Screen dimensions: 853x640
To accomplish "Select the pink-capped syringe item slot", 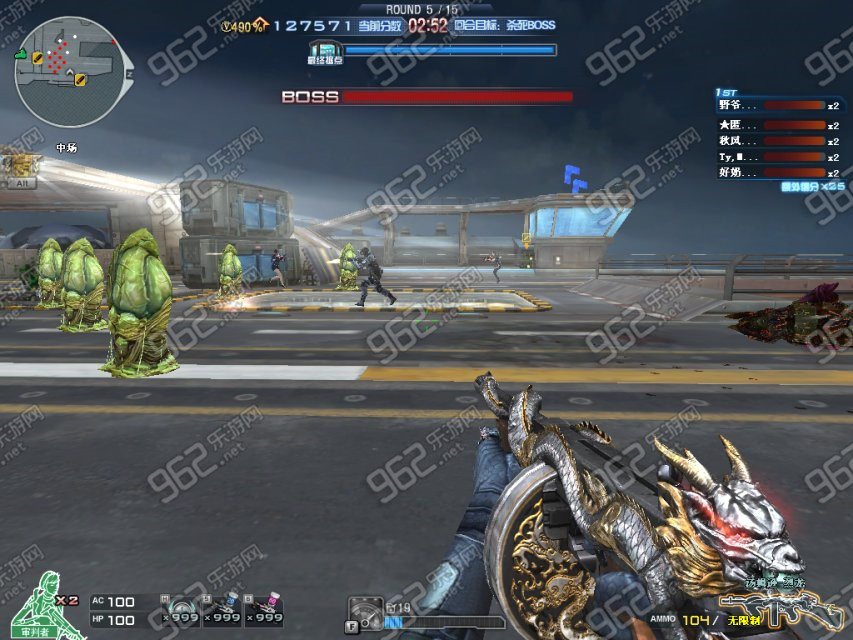I will tap(264, 609).
